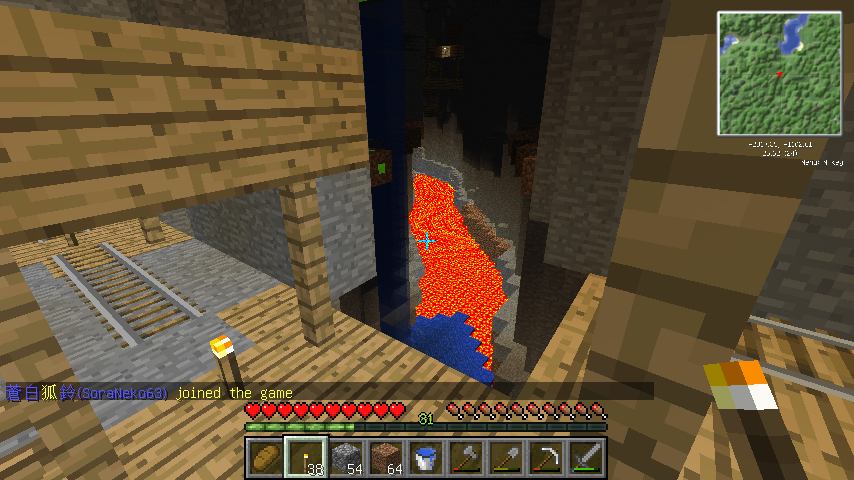
Task: Pick the dirt block stack of 64
Action: (x=385, y=458)
